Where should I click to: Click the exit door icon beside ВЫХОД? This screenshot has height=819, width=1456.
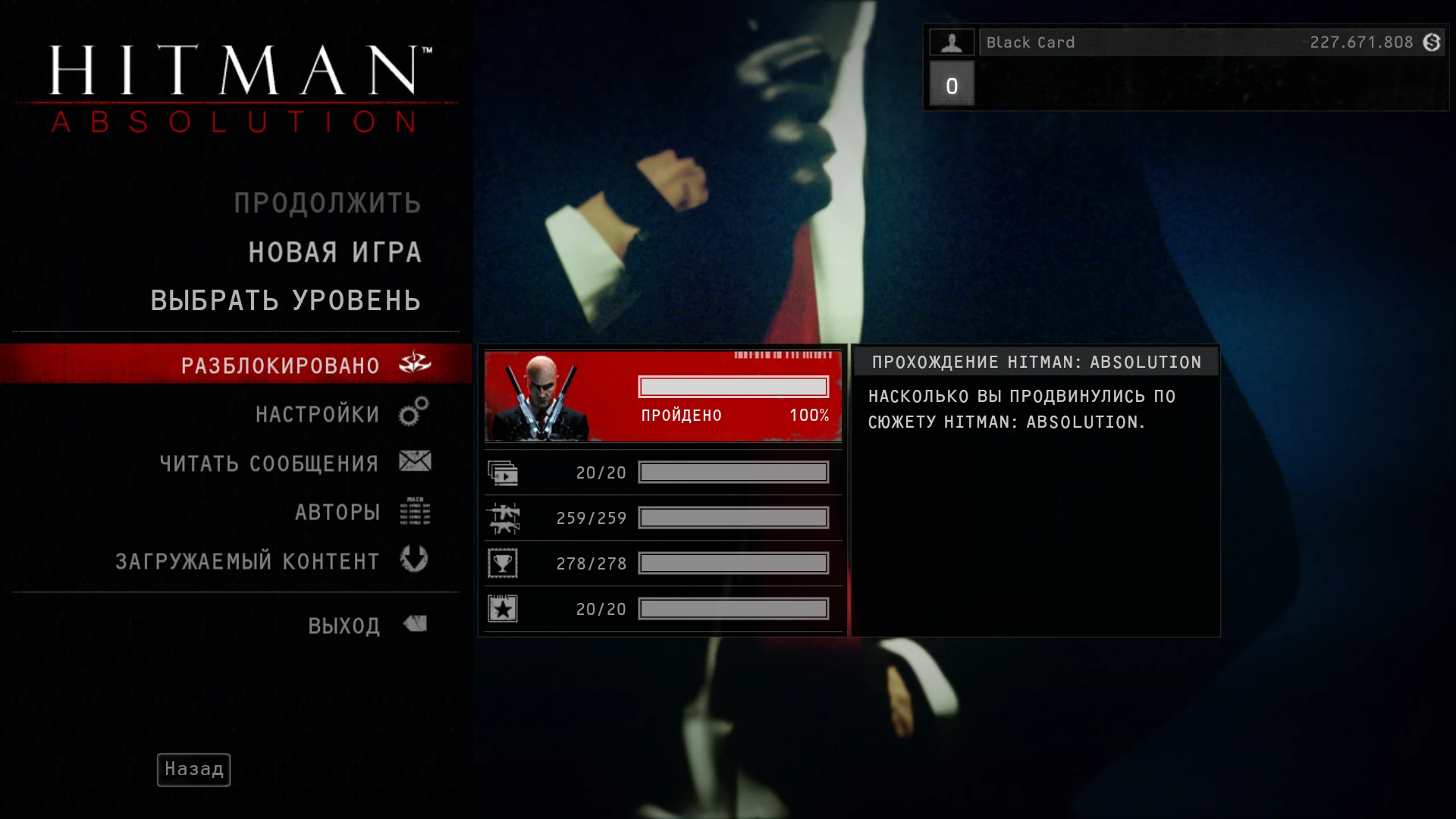tap(414, 623)
